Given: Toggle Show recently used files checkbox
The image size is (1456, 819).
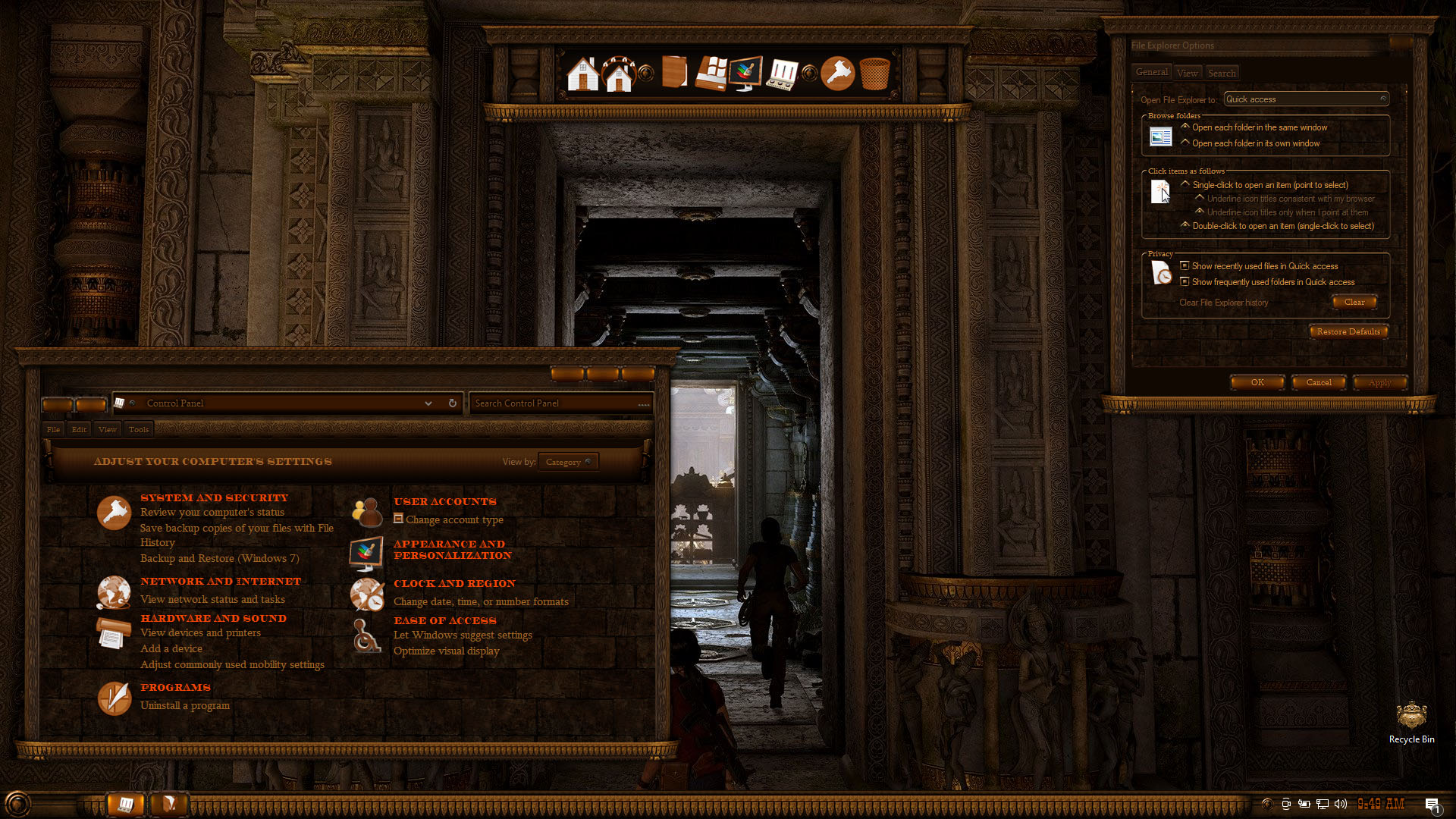Looking at the screenshot, I should point(1185,266).
